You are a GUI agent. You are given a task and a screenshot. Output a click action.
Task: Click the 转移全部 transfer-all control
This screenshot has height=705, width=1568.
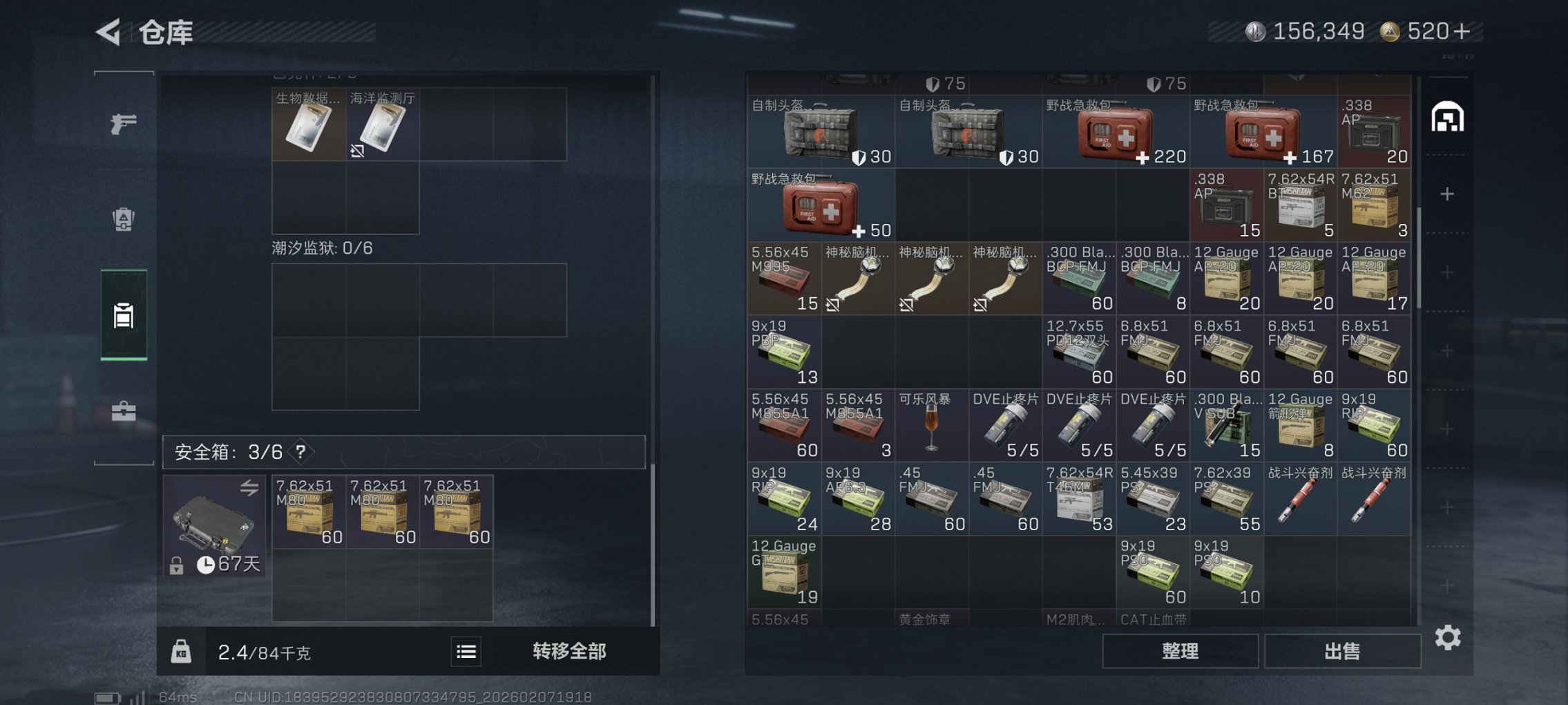tap(569, 651)
